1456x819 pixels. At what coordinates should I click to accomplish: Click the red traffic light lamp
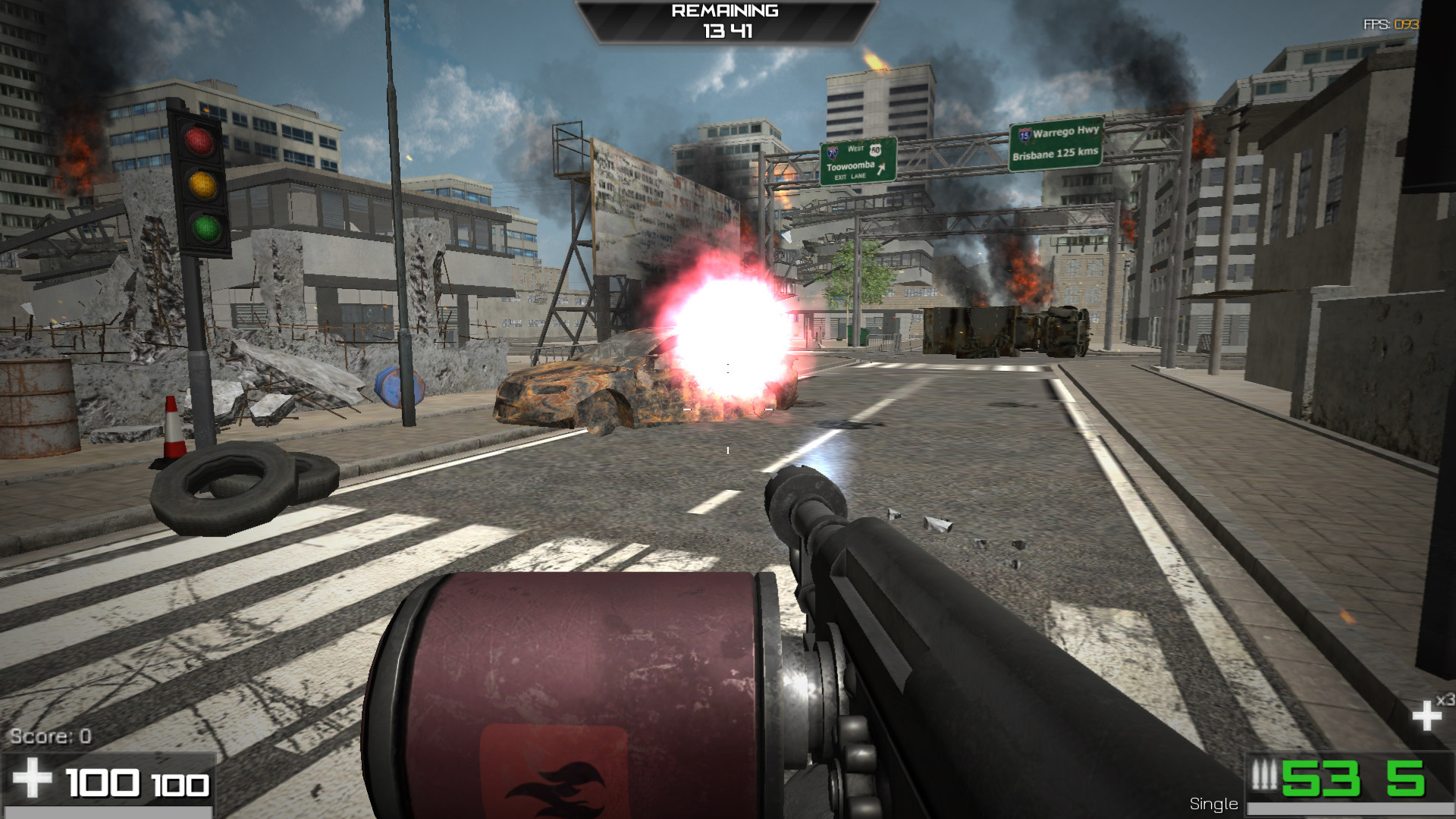[198, 140]
